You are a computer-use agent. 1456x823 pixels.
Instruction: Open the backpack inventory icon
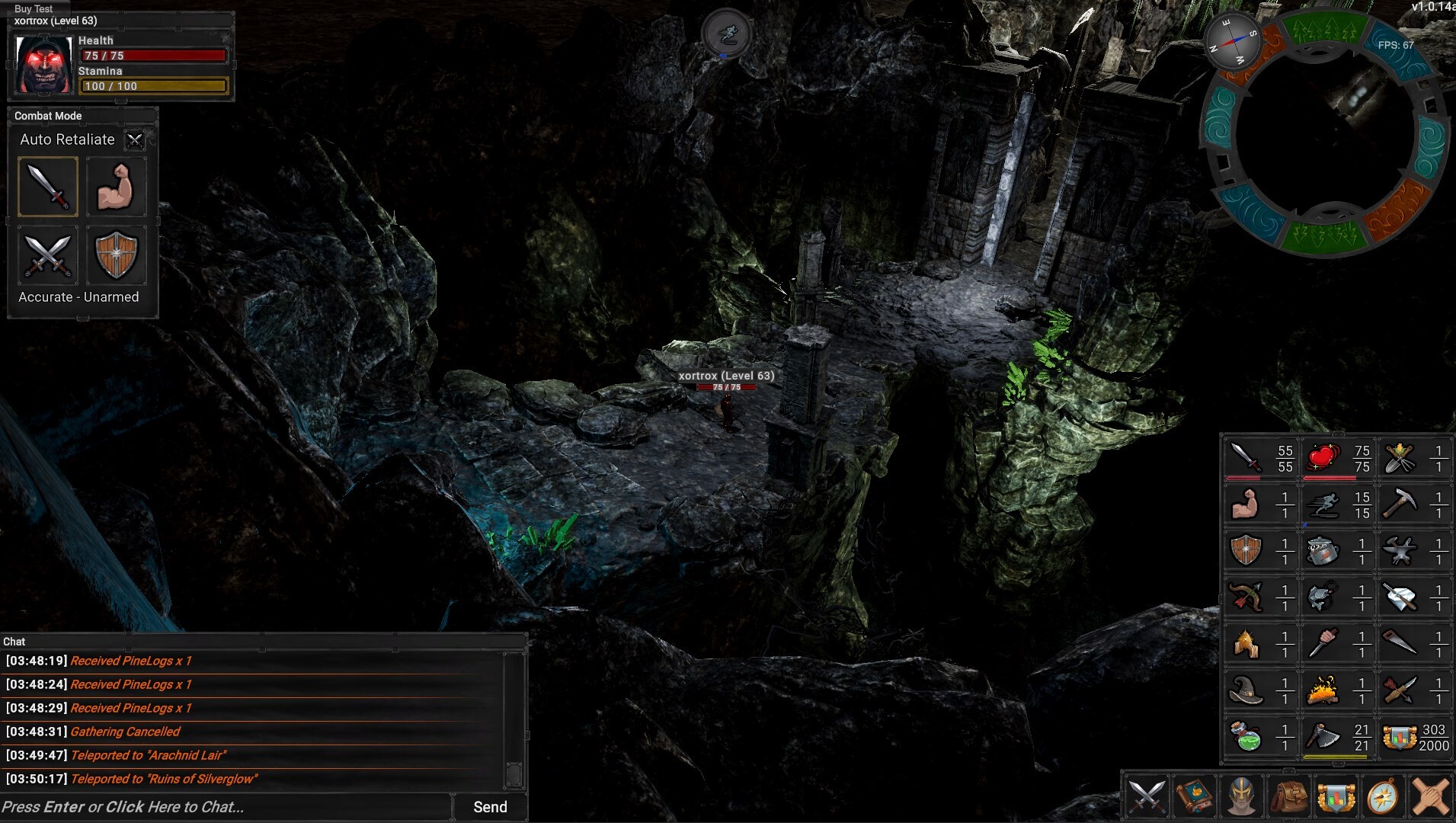(x=1288, y=797)
